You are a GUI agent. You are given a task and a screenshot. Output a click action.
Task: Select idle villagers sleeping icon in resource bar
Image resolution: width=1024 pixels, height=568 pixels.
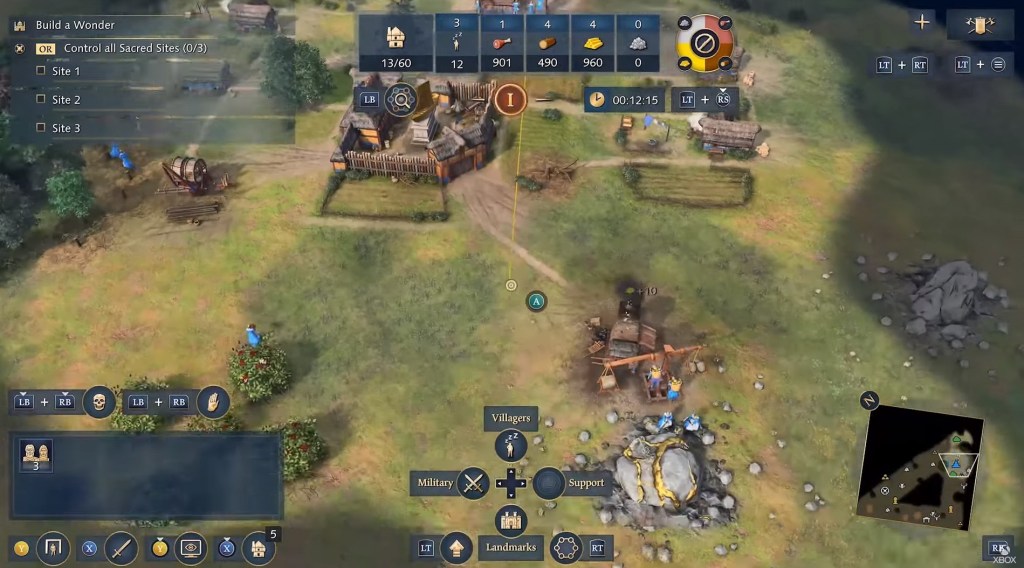pos(456,45)
